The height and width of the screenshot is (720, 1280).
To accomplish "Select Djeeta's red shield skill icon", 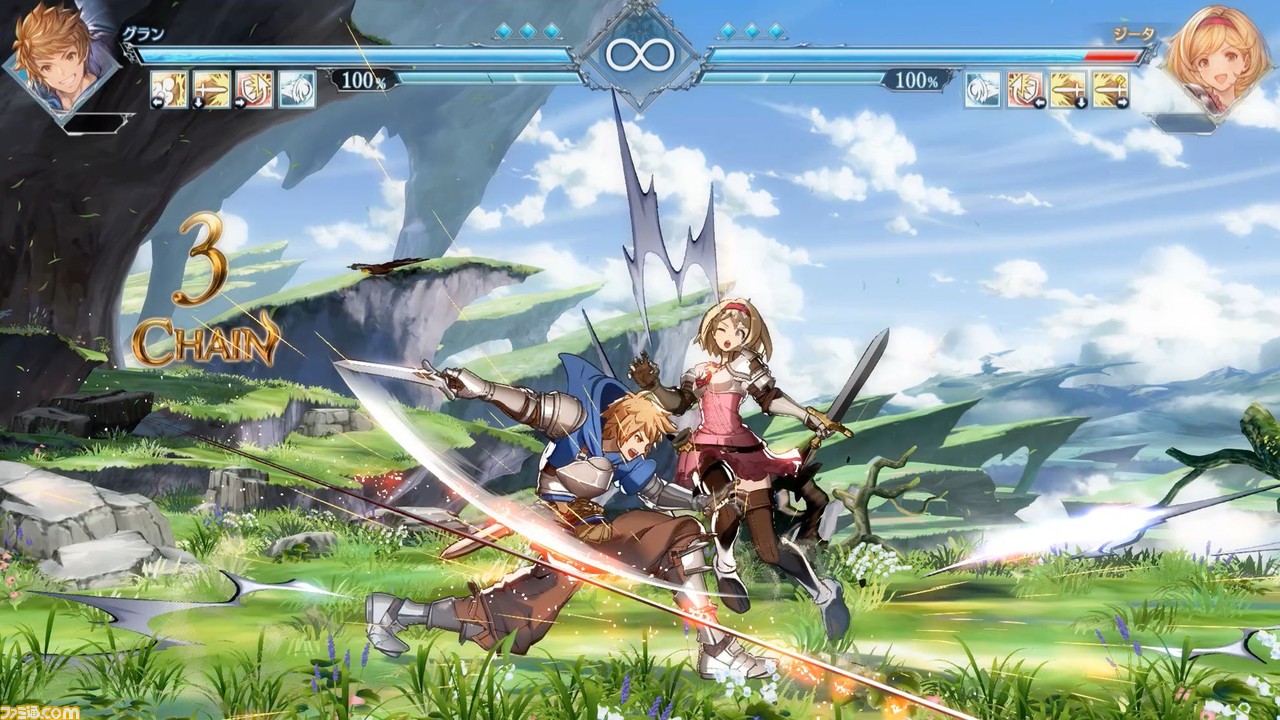I will tap(1025, 89).
